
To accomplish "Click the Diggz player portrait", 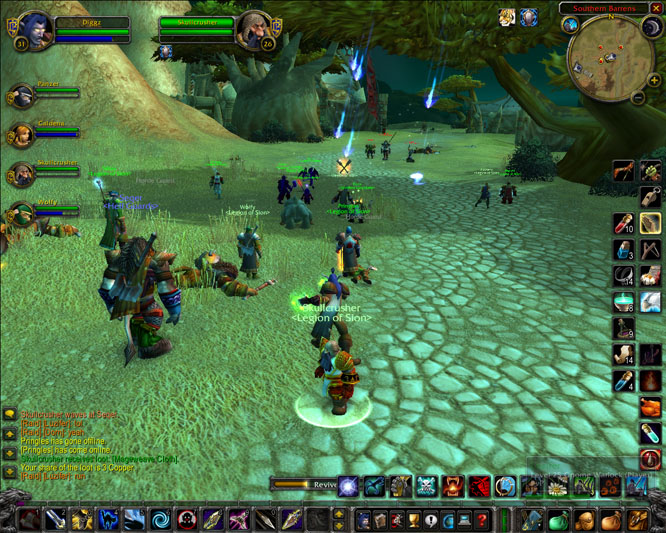I will (x=35, y=30).
